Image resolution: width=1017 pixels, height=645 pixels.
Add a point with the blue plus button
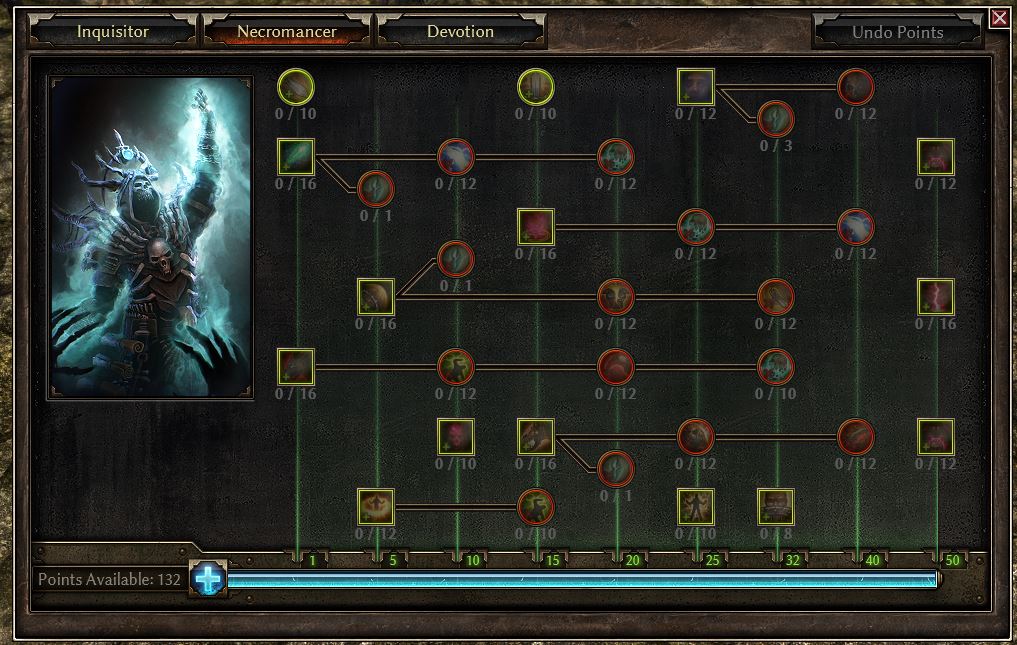[x=209, y=579]
